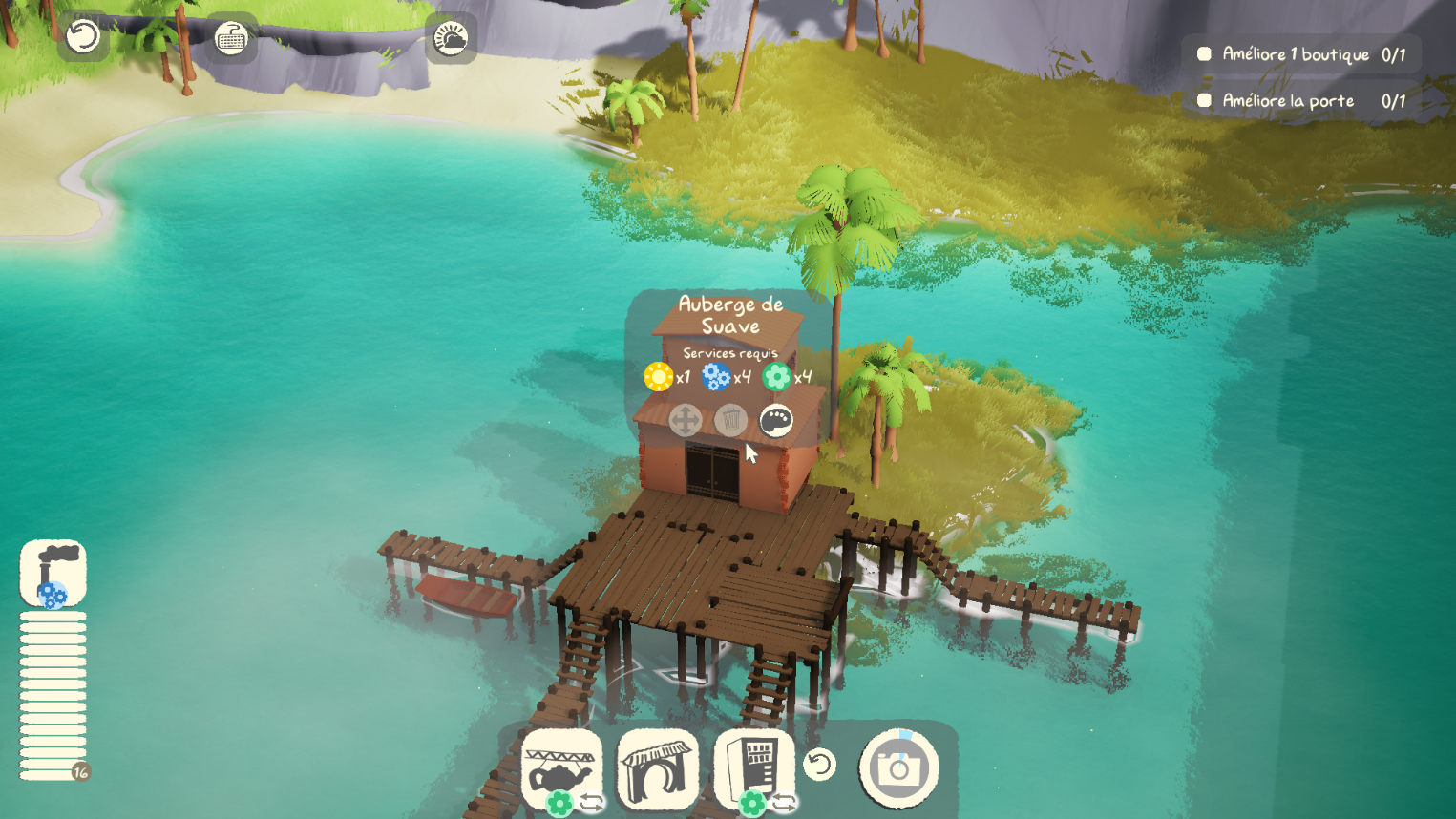Screen dimensions: 1456x819
Task: Choose the vending machine building card
Action: 754,766
